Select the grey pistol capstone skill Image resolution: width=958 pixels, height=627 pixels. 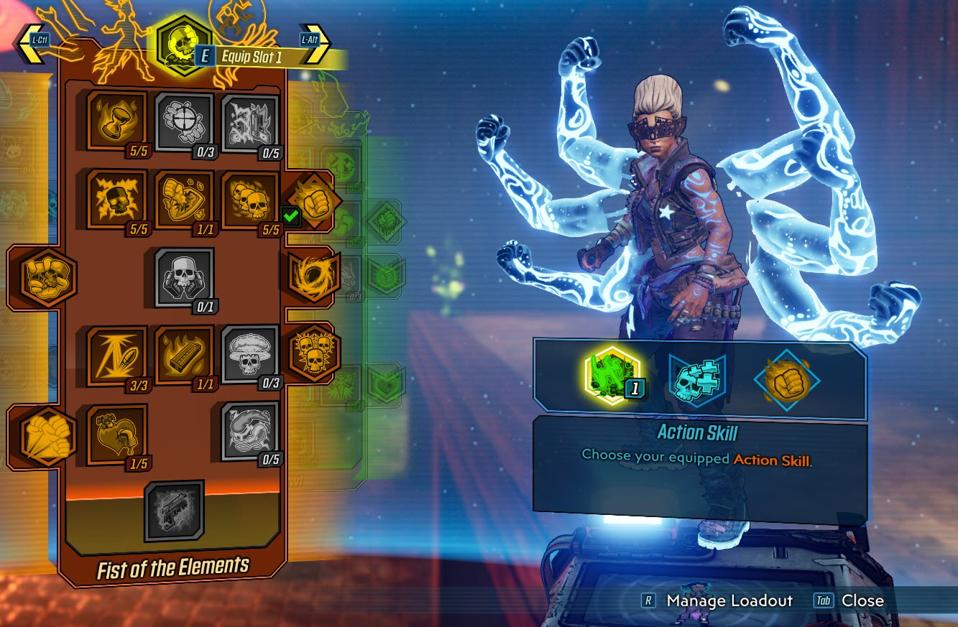coord(174,510)
